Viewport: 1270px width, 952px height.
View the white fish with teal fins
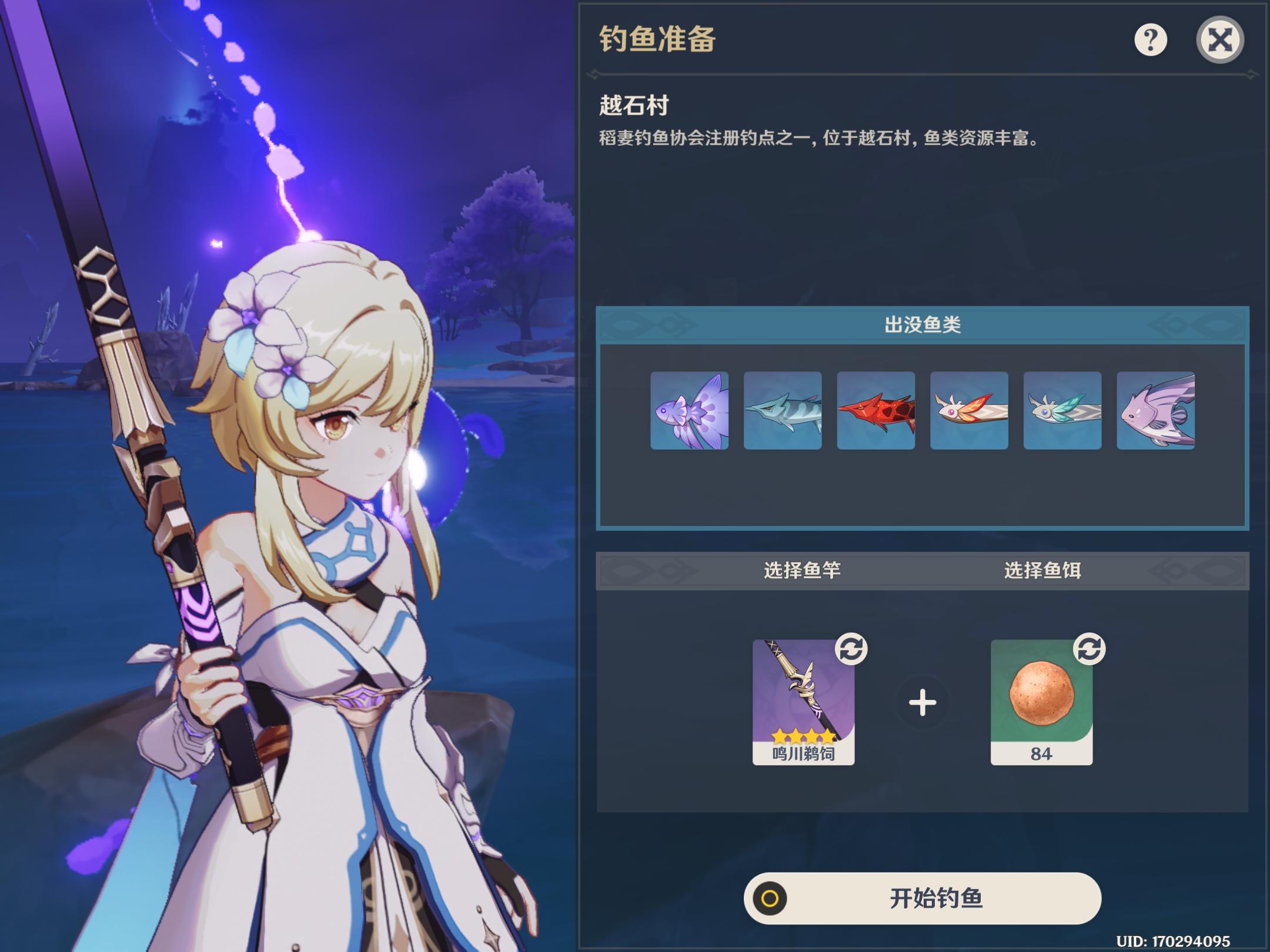[1062, 410]
